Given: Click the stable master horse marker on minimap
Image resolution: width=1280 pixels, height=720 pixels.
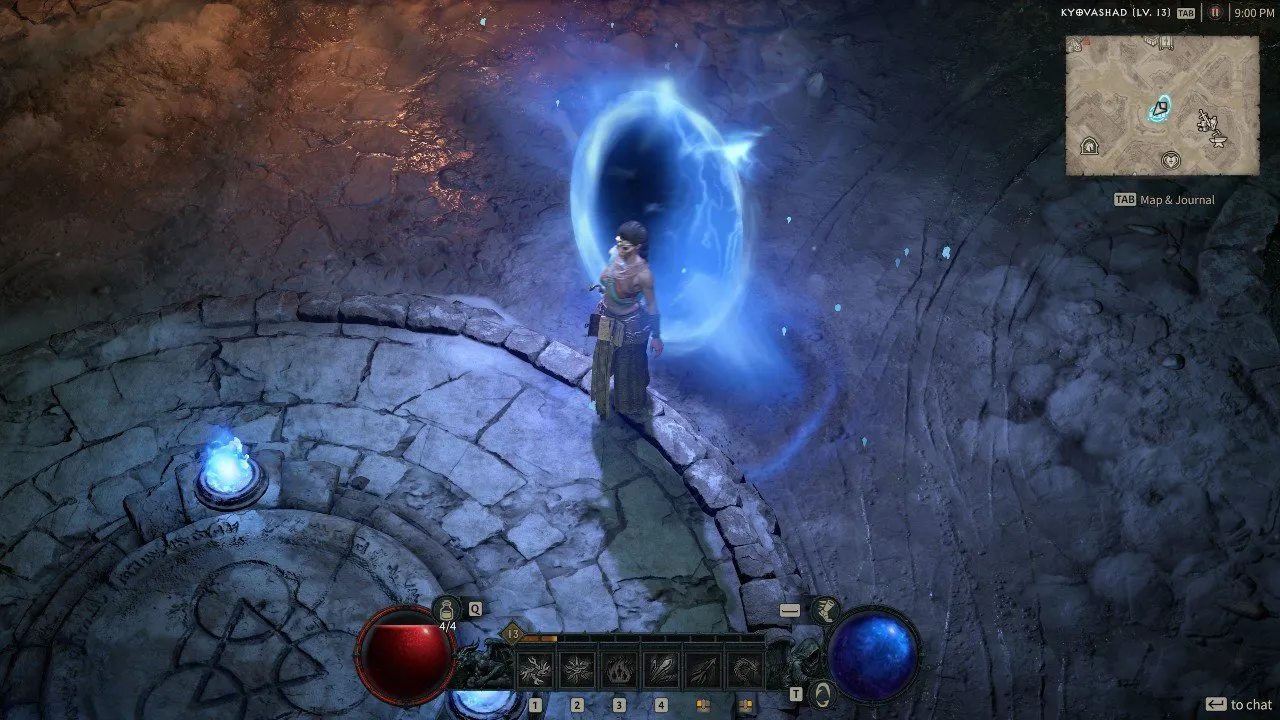Looking at the screenshot, I should (1090, 146).
